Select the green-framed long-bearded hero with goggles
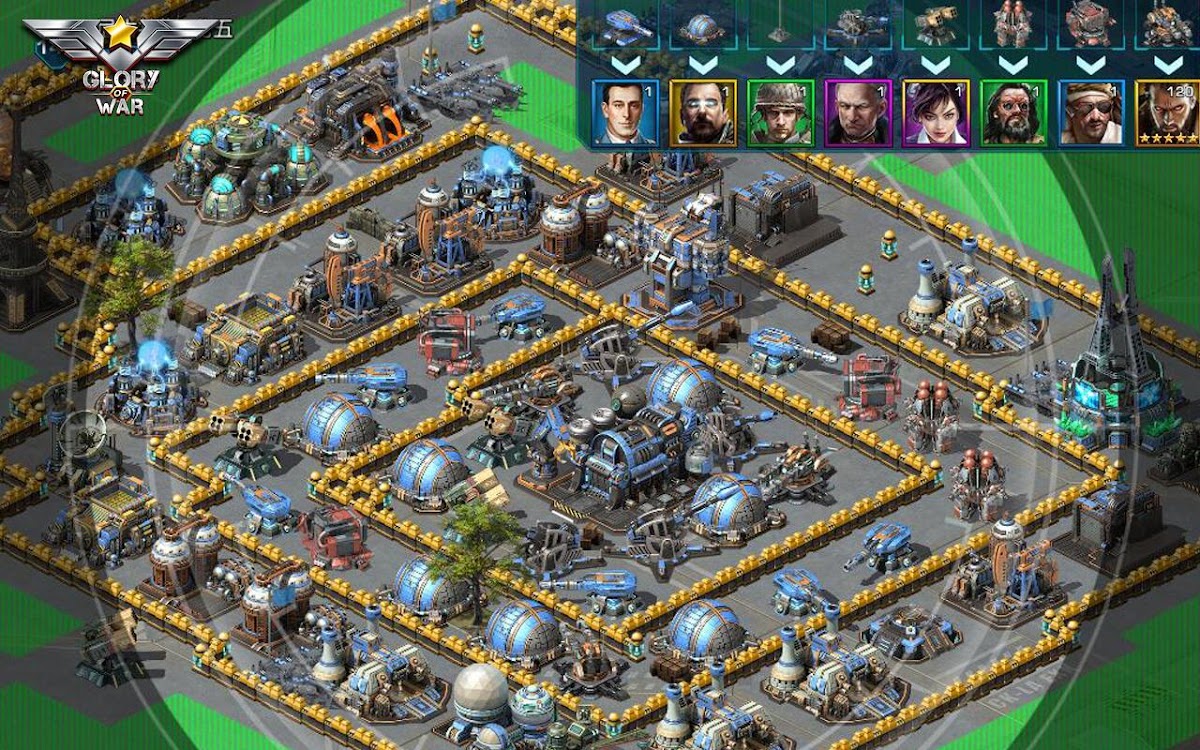Screen dimensions: 1200x750 tap(1013, 112)
